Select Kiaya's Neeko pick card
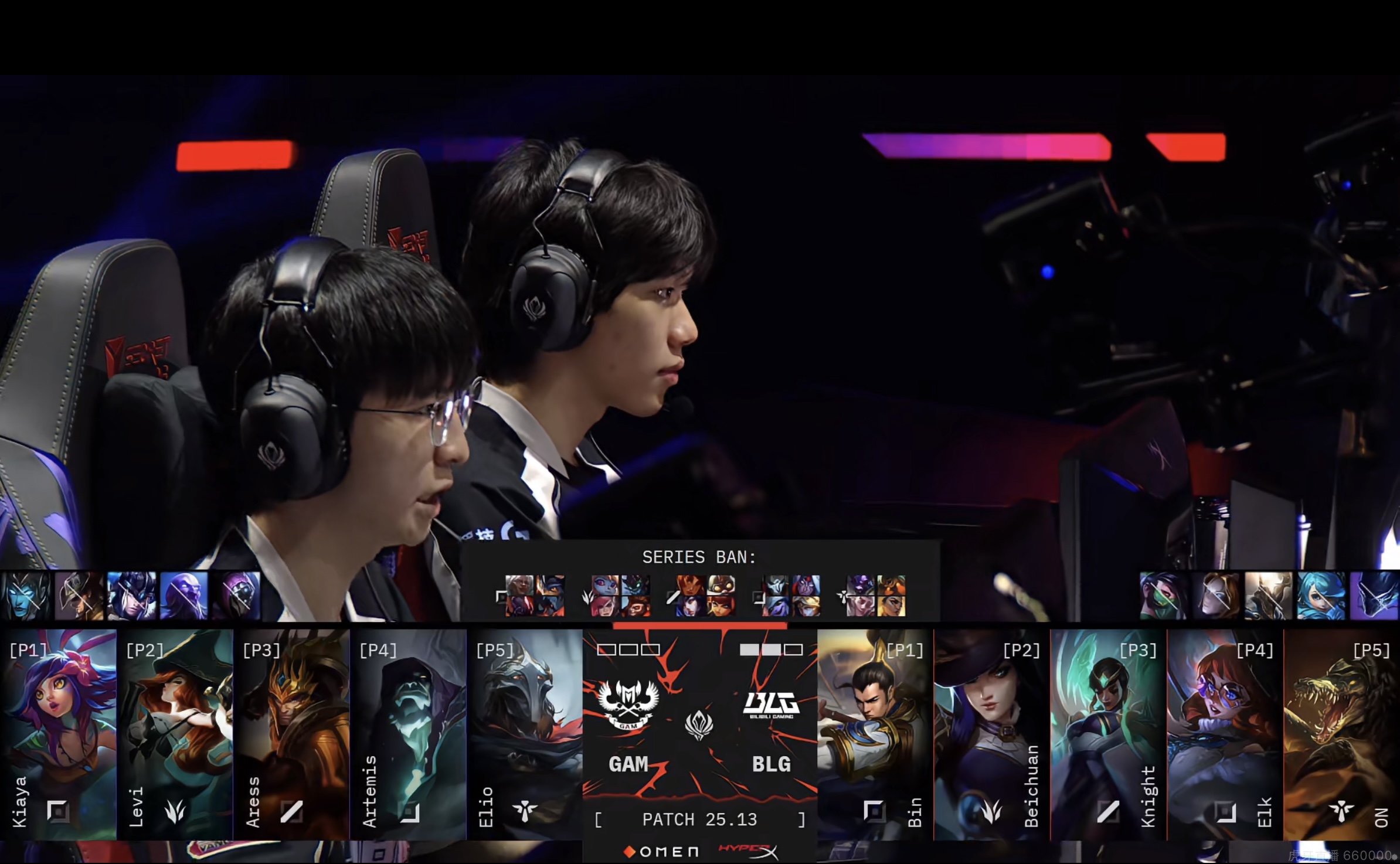The height and width of the screenshot is (864, 1400). (58, 734)
